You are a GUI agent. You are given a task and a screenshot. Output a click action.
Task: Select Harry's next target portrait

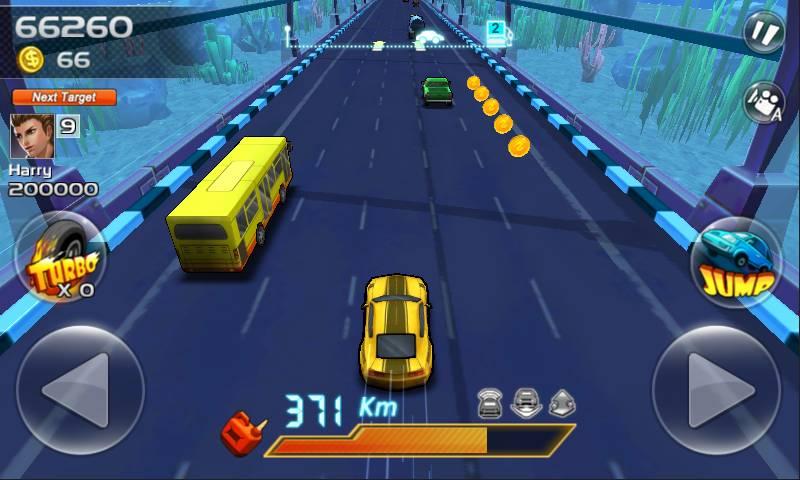(x=32, y=136)
